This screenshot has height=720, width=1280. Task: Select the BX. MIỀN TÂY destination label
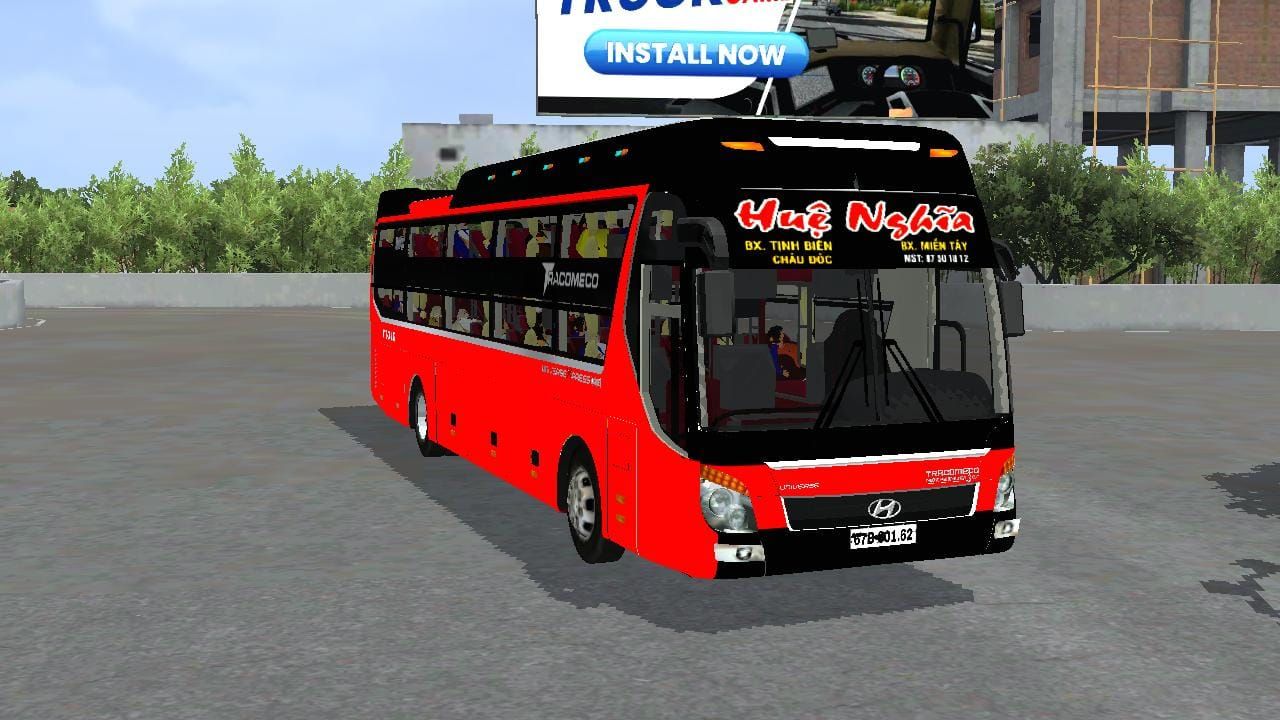pyautogui.click(x=935, y=246)
